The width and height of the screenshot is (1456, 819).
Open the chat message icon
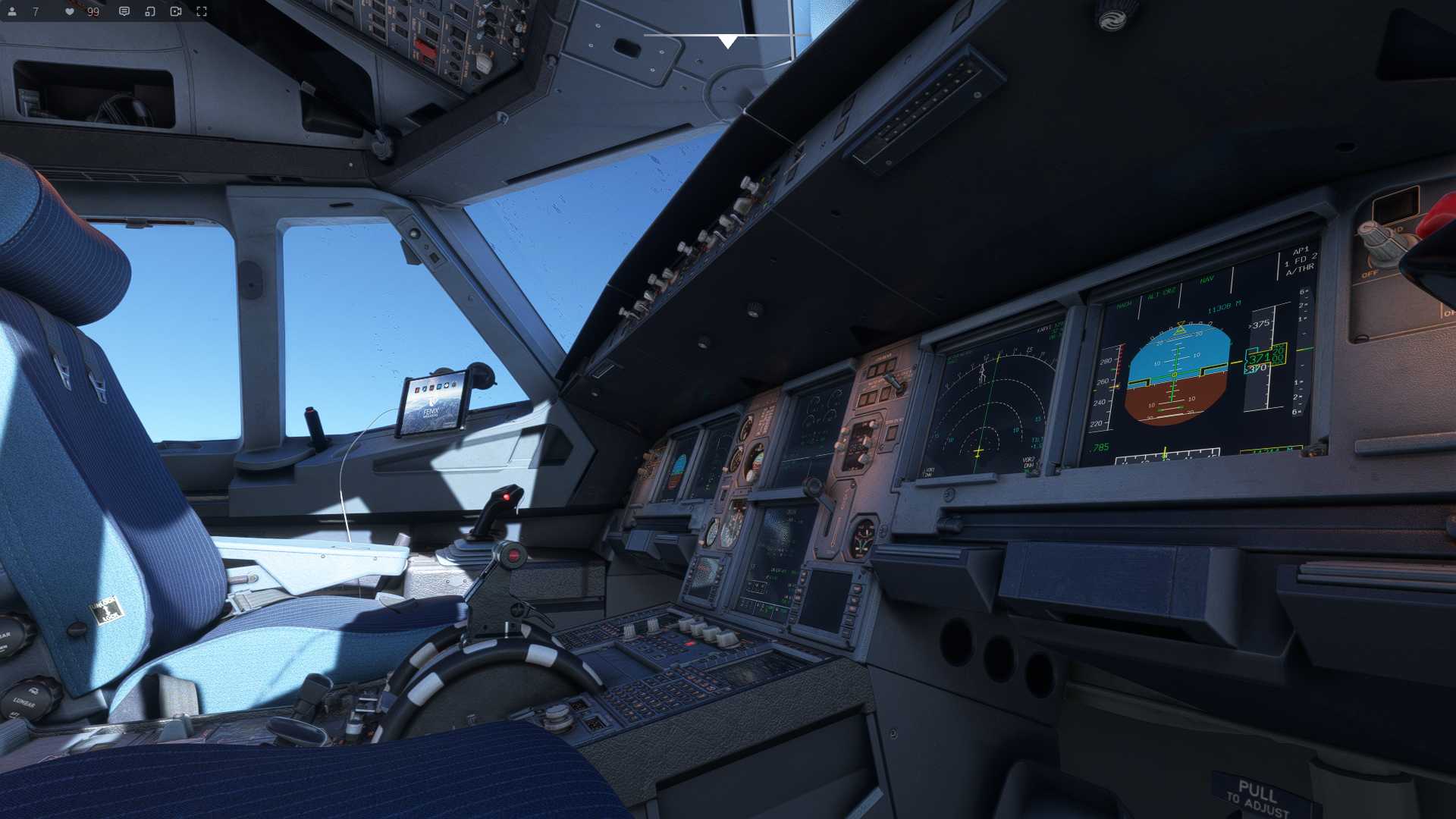pyautogui.click(x=124, y=11)
